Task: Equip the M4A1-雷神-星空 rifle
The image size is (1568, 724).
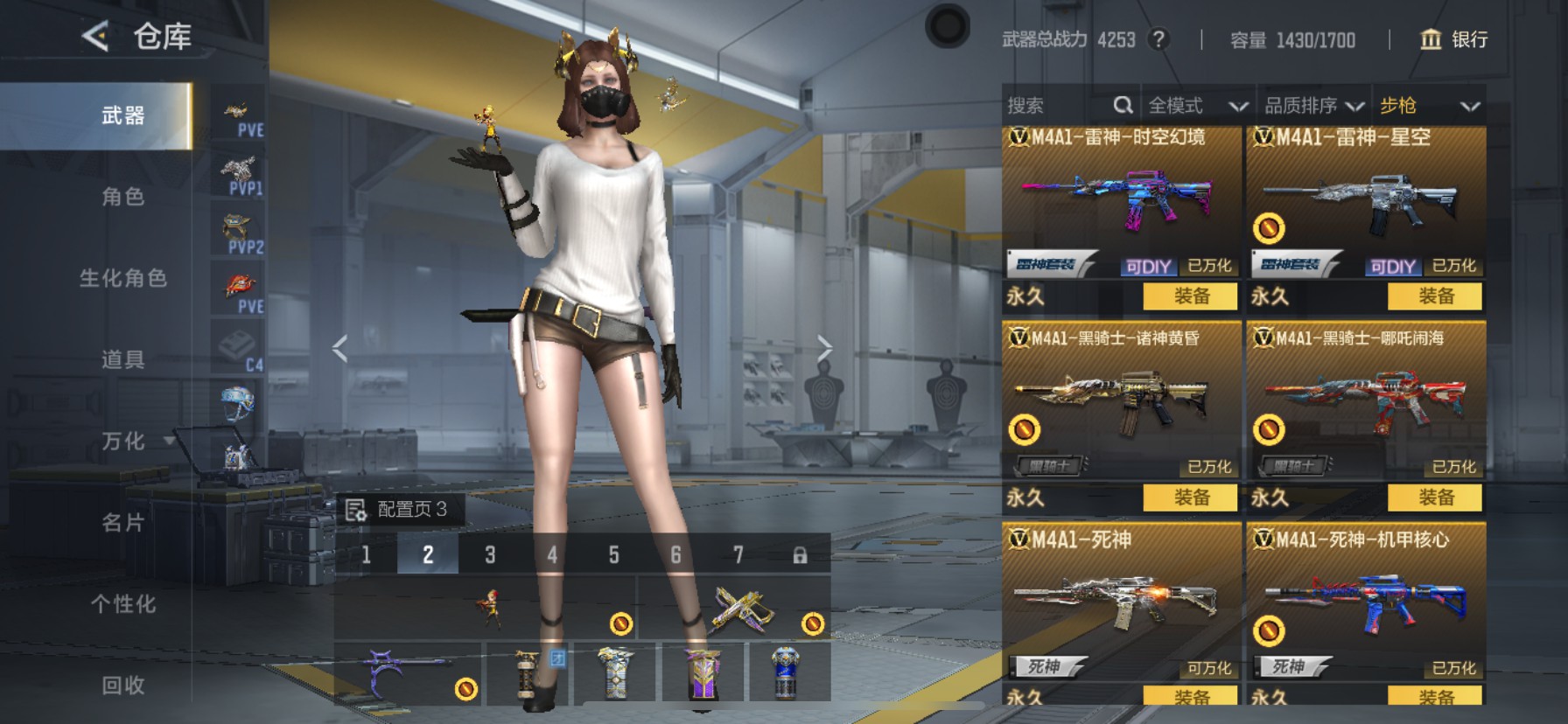Action: pos(1435,296)
